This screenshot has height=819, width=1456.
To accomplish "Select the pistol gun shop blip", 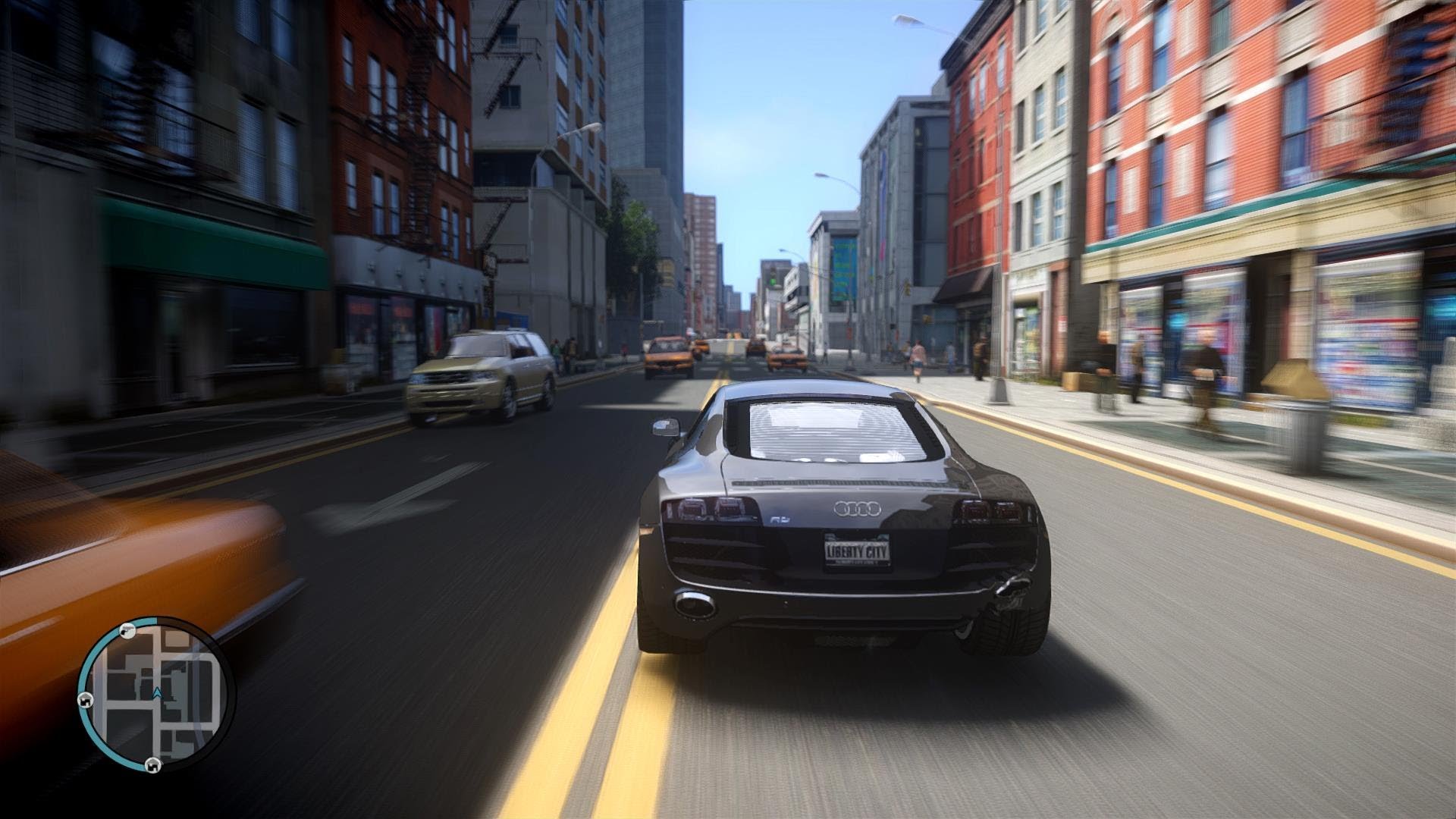I will coord(127,630).
